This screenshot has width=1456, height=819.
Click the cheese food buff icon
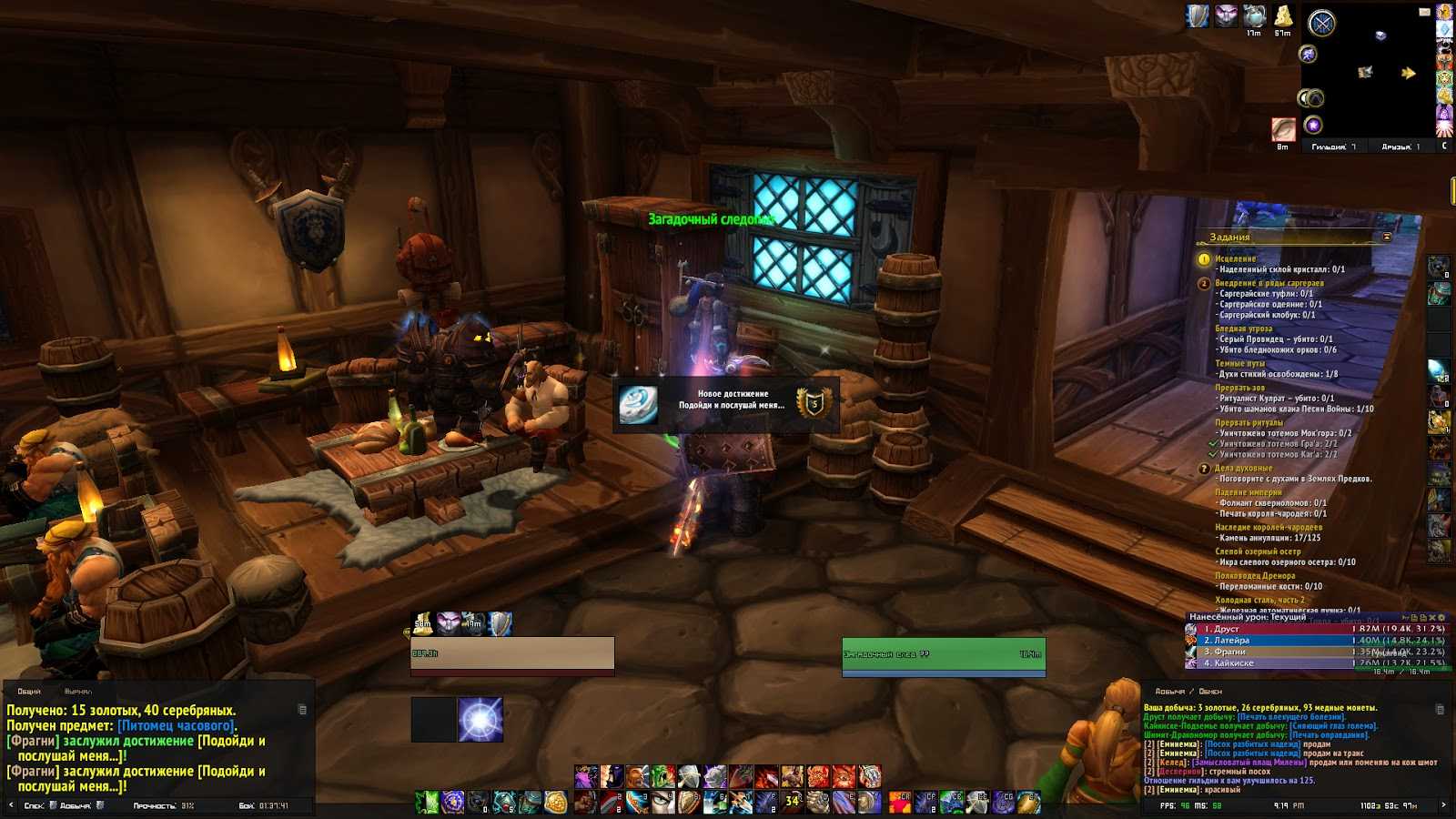click(1283, 16)
